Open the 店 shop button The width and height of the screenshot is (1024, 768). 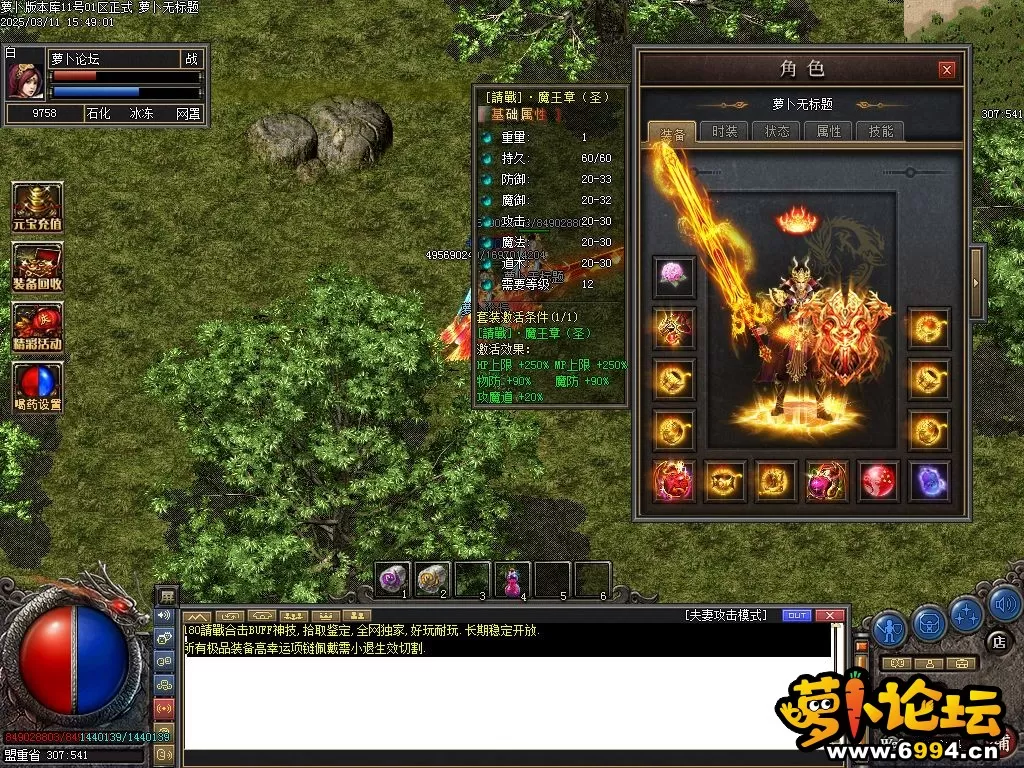(x=996, y=641)
